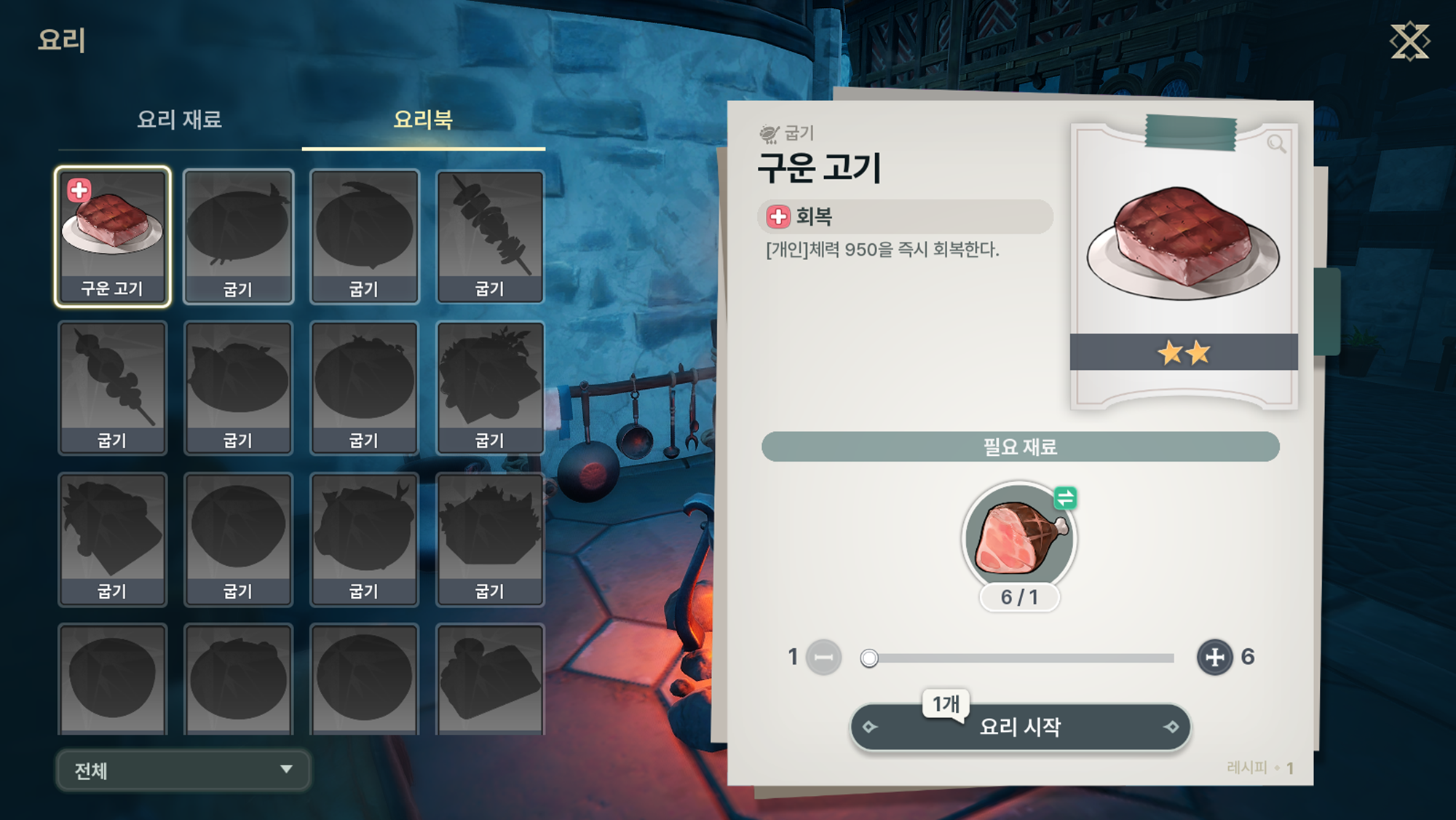Close the cooking screen

click(1409, 42)
